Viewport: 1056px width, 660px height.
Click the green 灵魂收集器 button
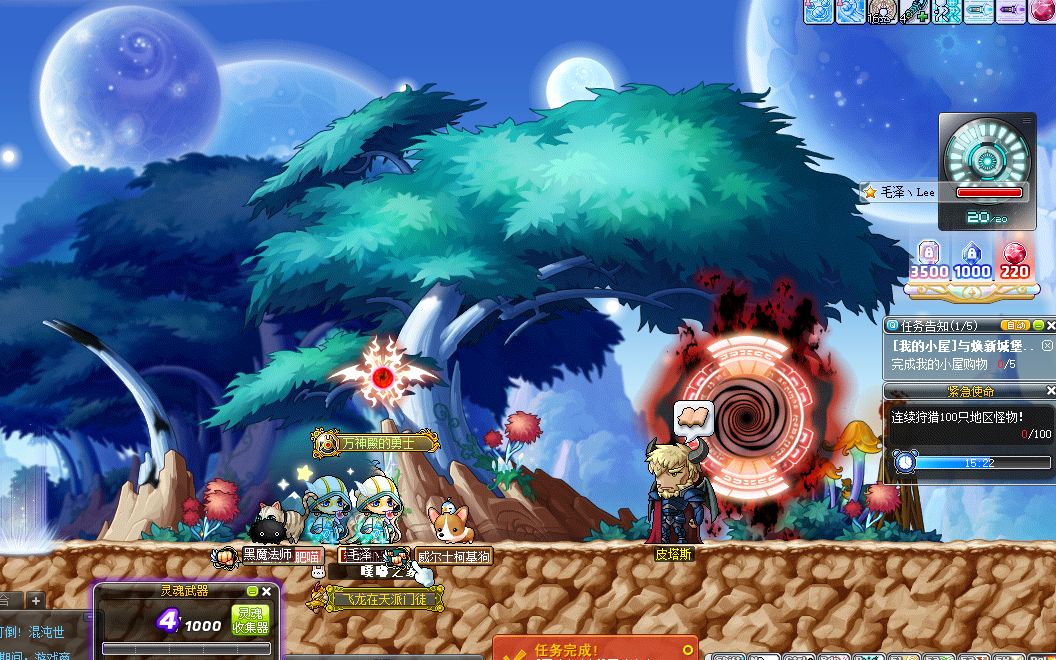click(x=250, y=620)
